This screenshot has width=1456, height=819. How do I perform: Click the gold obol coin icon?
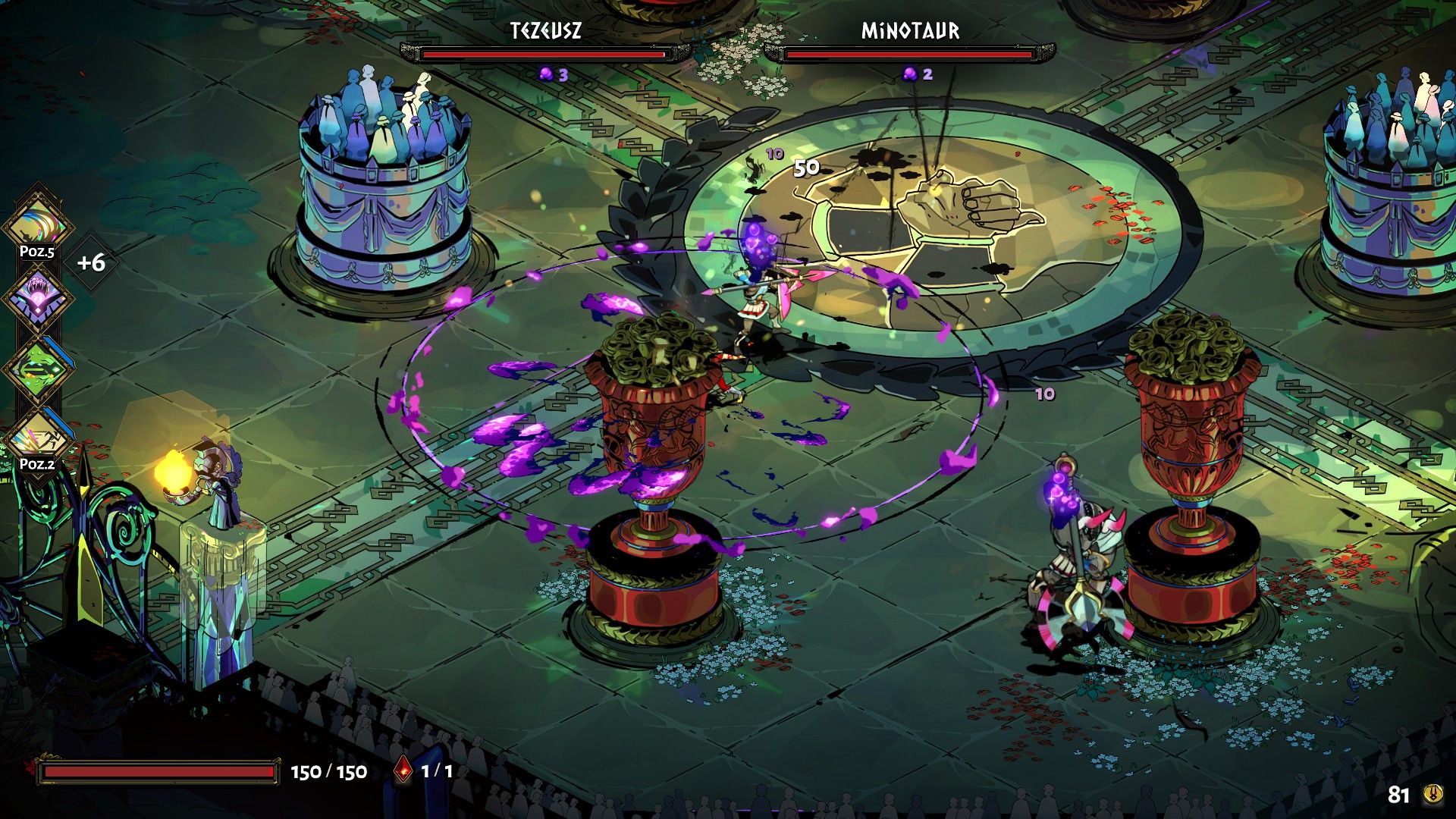click(1432, 794)
